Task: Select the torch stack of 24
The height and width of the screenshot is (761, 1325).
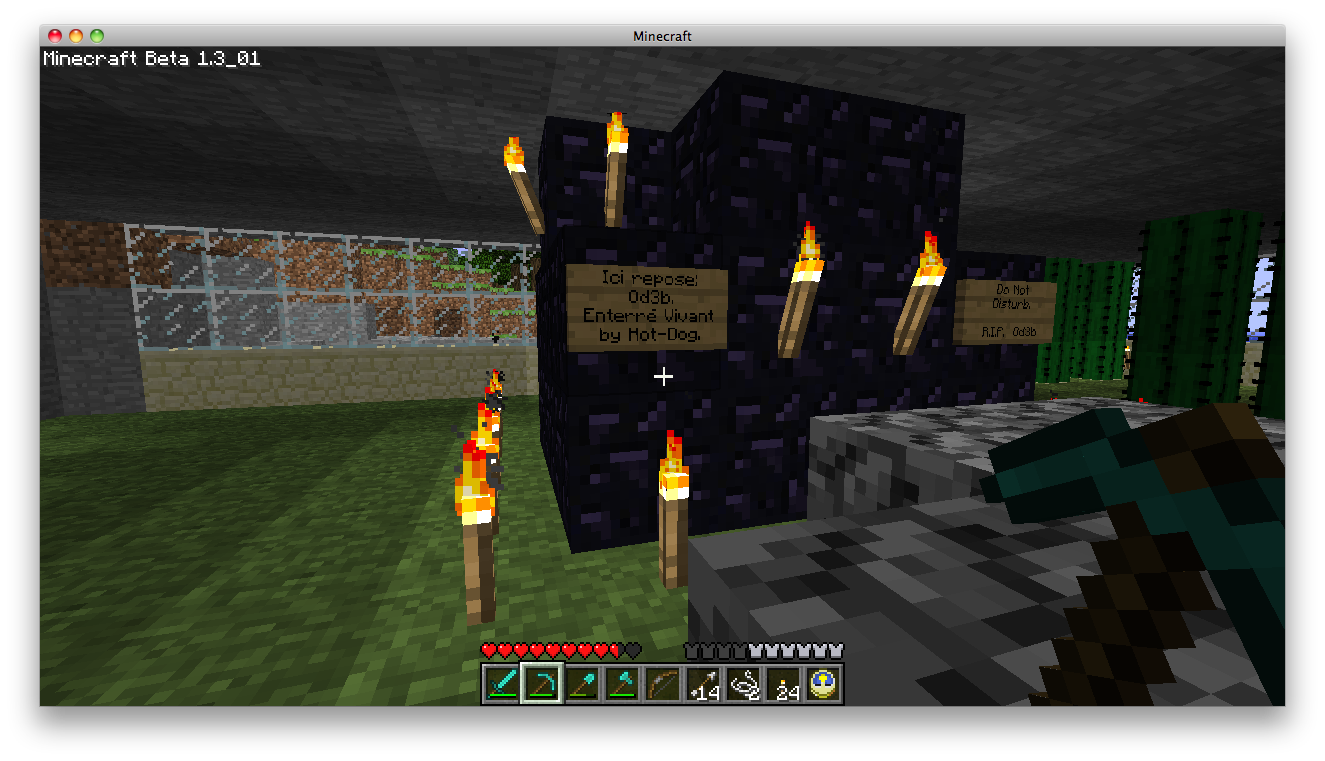Action: click(x=784, y=684)
